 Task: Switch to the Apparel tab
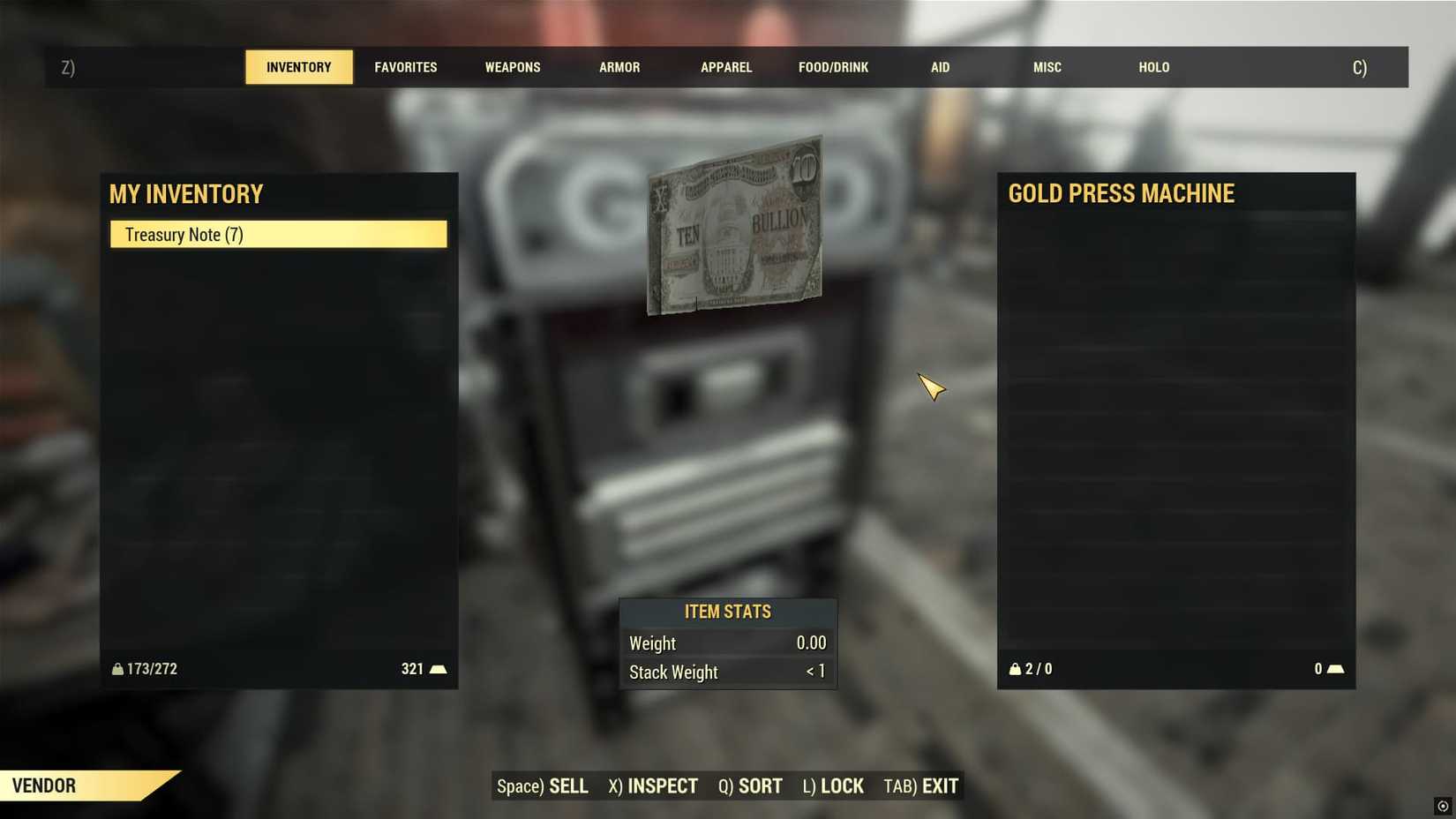(x=726, y=67)
